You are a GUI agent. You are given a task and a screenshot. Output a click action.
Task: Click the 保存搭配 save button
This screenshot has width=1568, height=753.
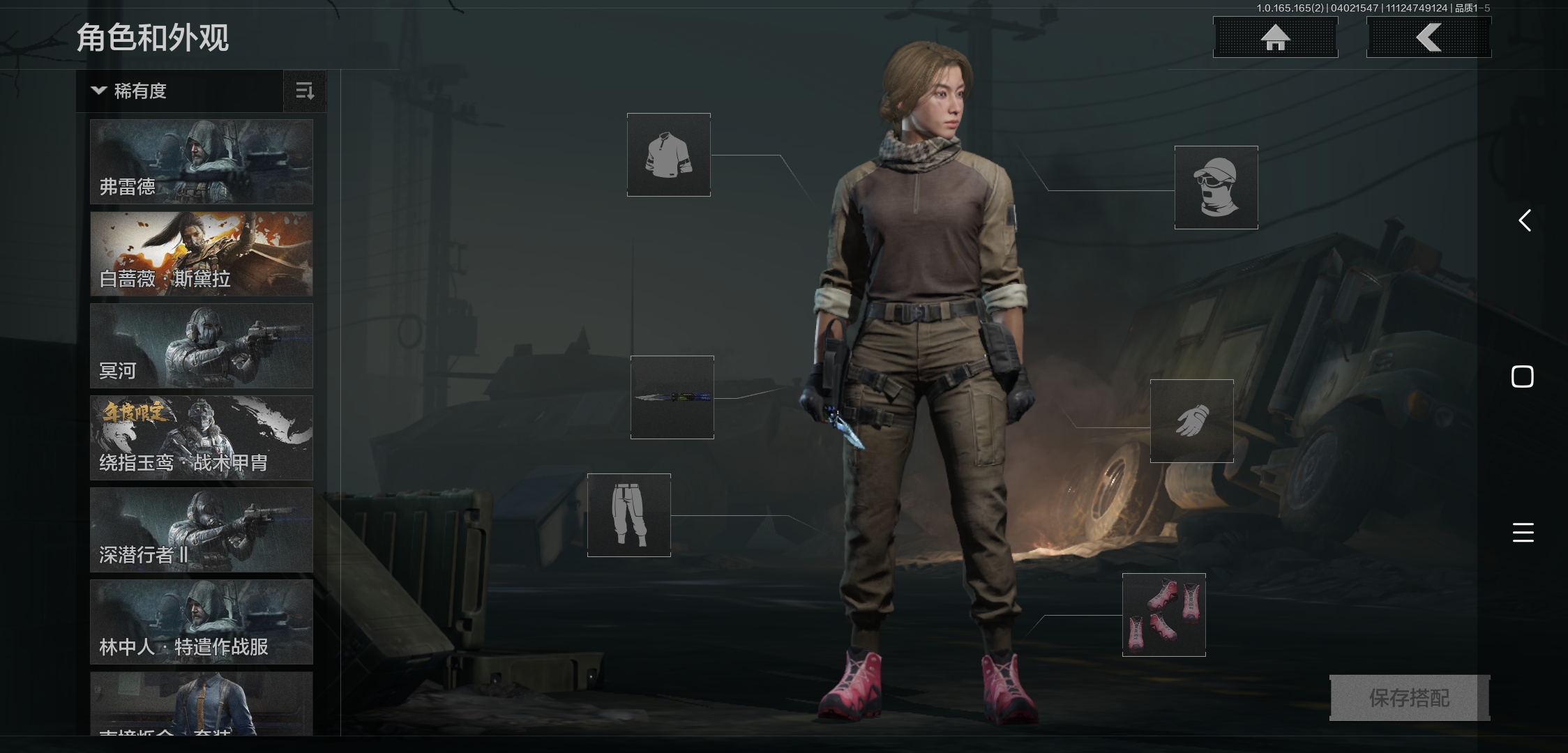[x=1409, y=697]
